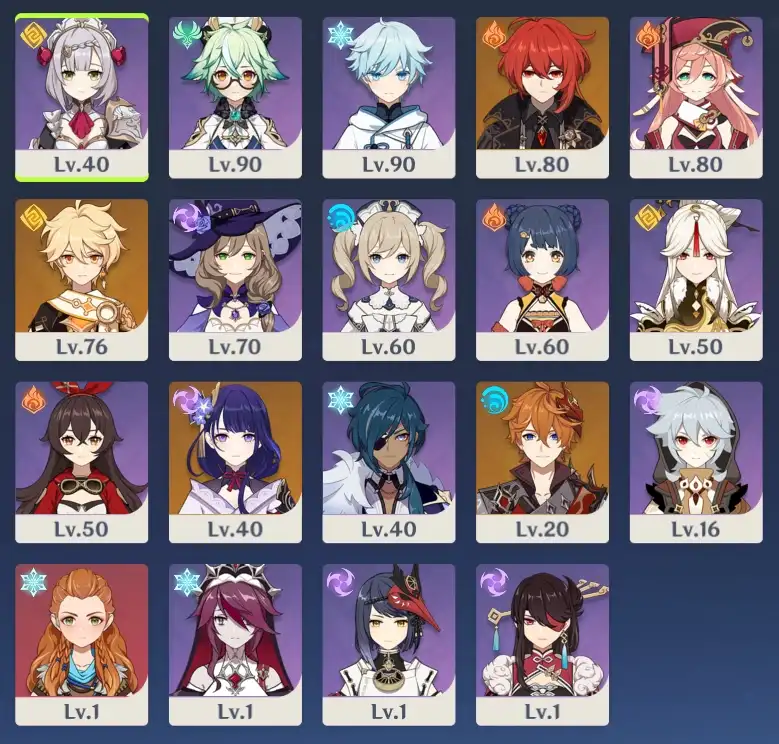Select Barbara with the blonde twin tails

389,279
